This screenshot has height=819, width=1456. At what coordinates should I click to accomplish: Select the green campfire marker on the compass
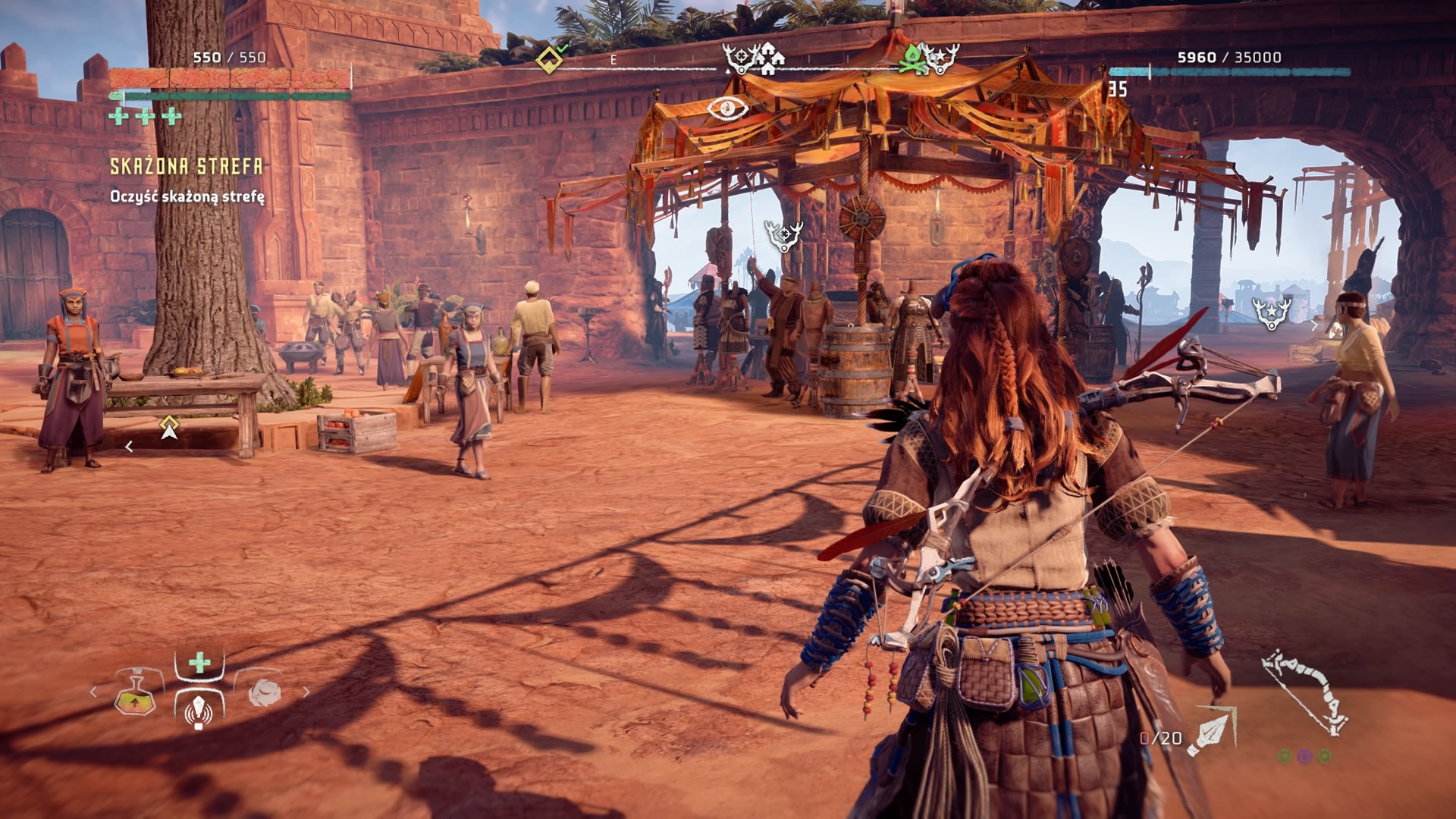coord(913,58)
